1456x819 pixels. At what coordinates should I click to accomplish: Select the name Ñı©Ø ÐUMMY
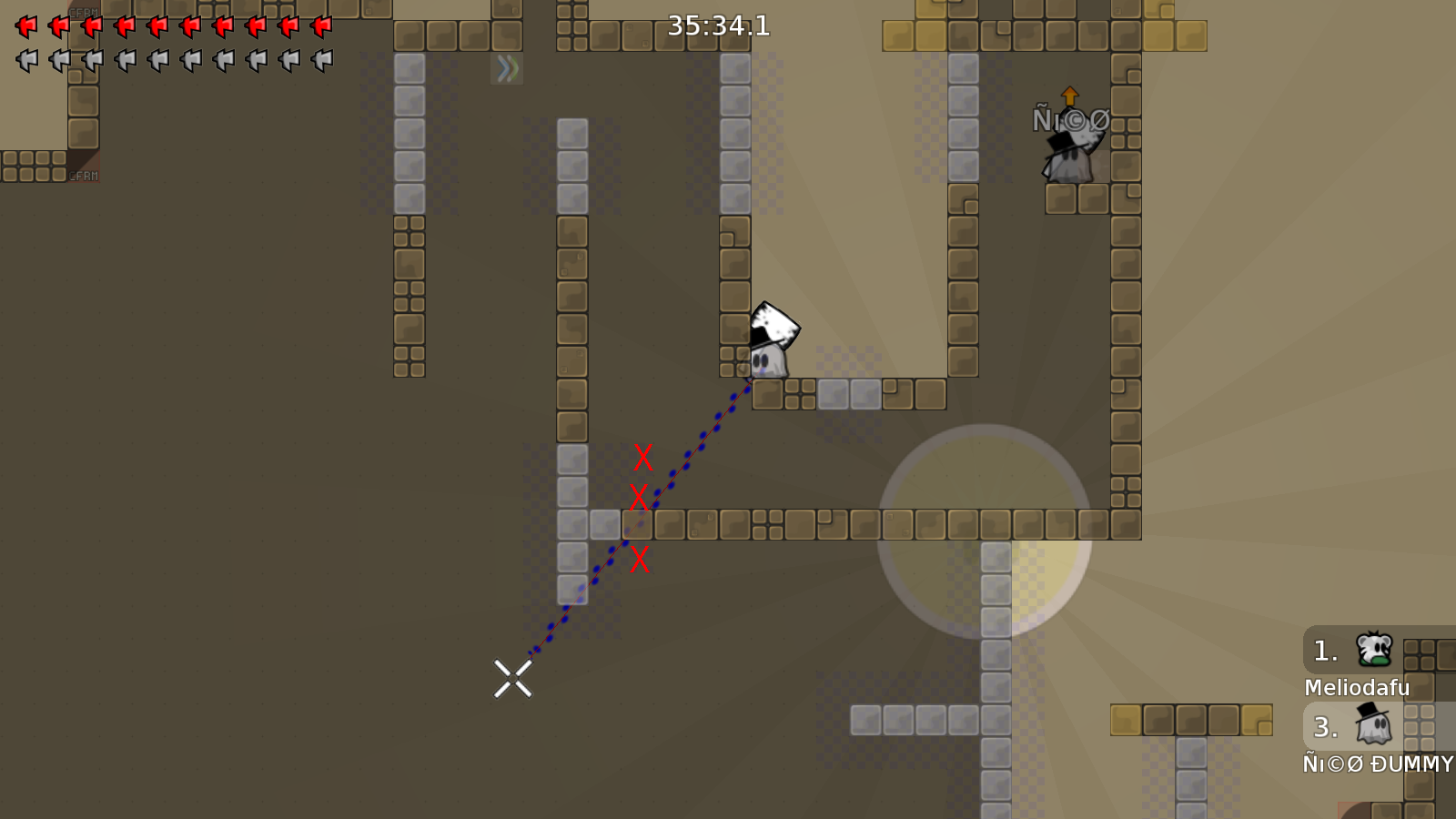(1376, 764)
